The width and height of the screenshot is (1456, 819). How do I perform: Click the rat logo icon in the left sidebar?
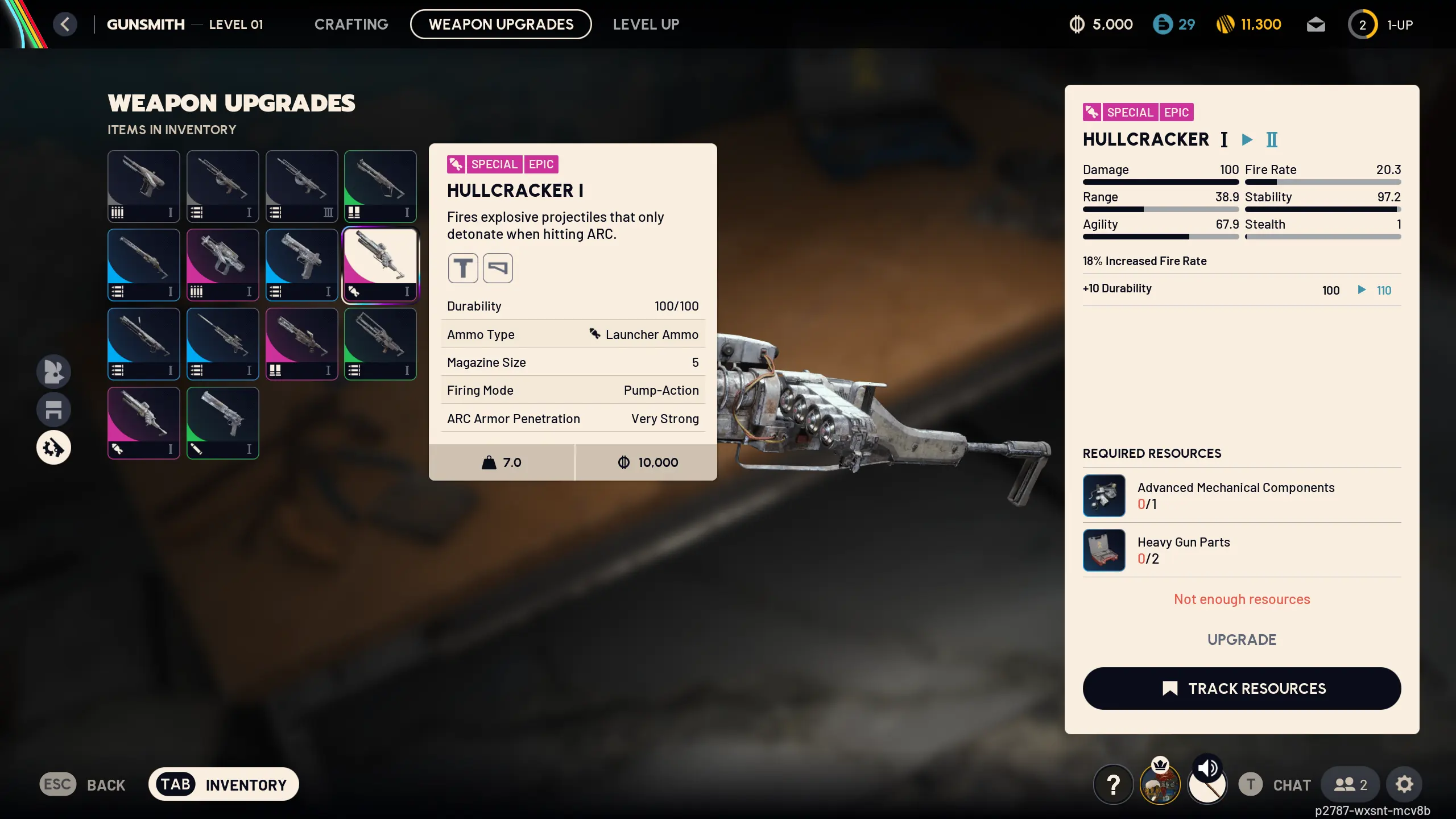(53, 371)
